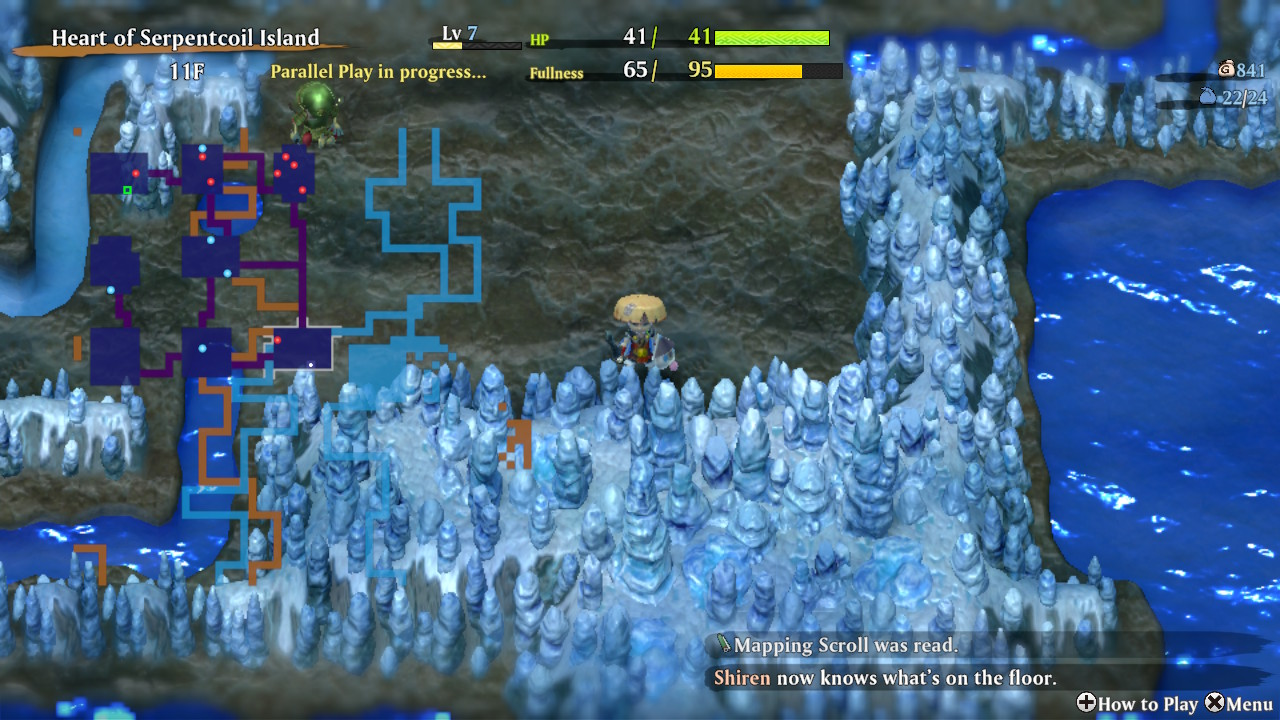
Task: Click the Gitan money bag icon
Action: (1226, 69)
